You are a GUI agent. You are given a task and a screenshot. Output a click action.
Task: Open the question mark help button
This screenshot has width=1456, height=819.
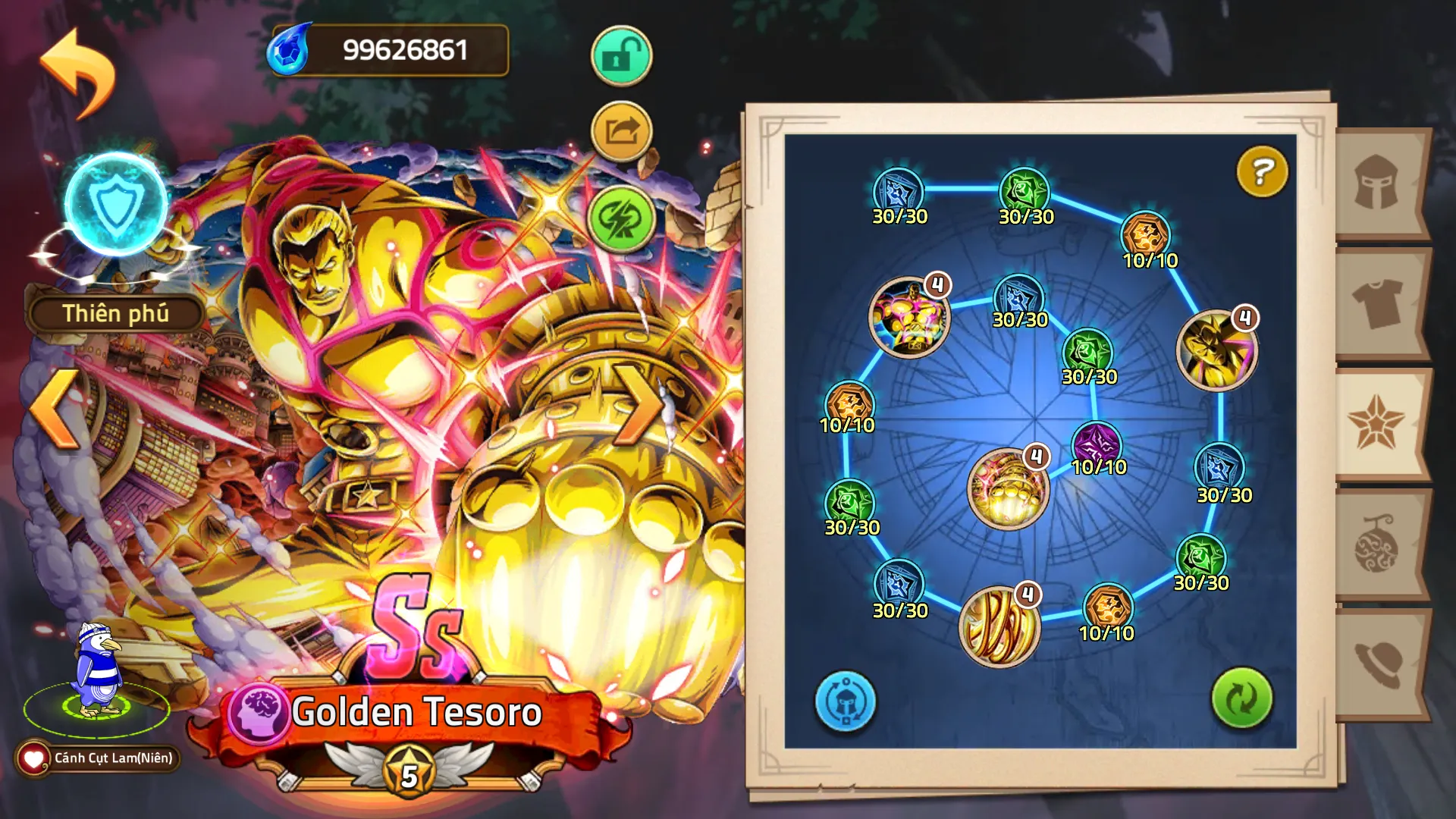pyautogui.click(x=1262, y=172)
